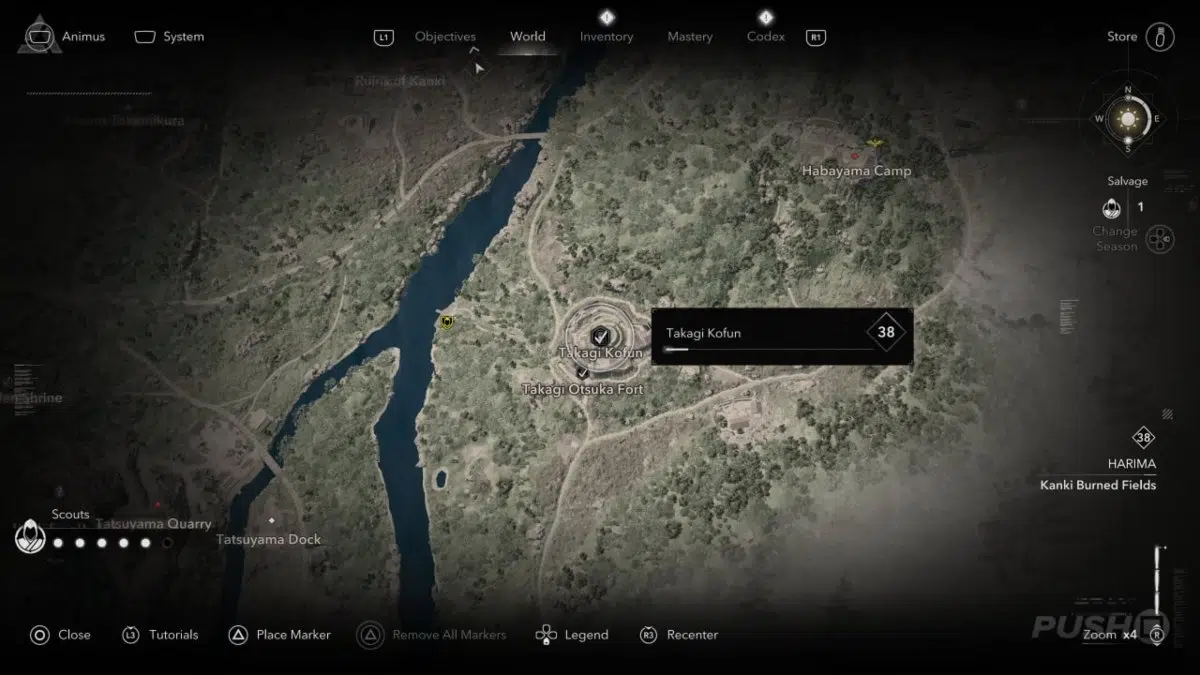The width and height of the screenshot is (1200, 675).
Task: Open the Inventory tab
Action: tap(606, 37)
